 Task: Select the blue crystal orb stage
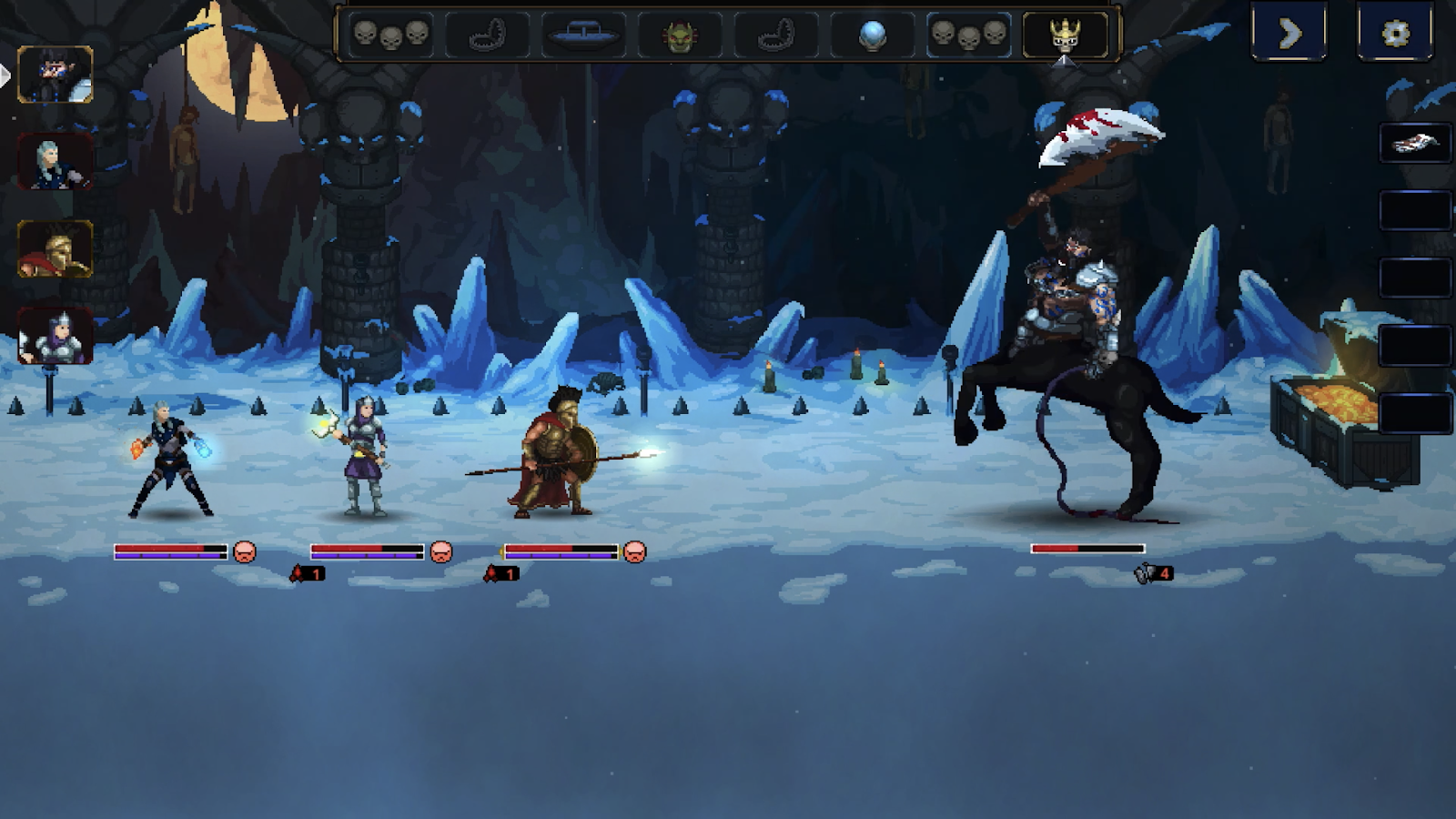tap(872, 35)
